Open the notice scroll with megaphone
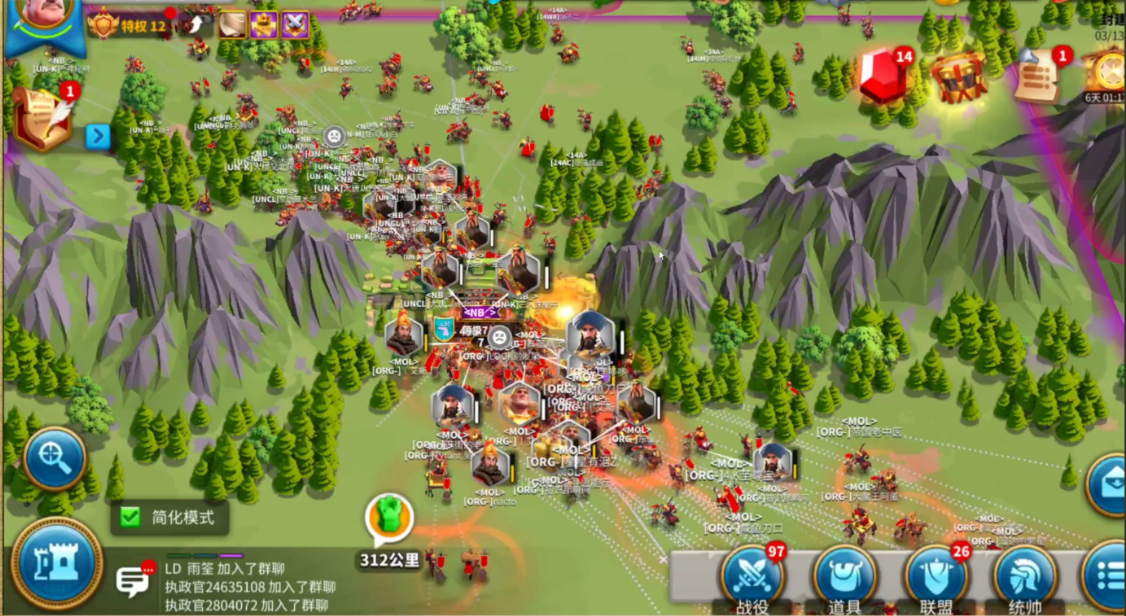The width and height of the screenshot is (1126, 616). coord(1040,74)
